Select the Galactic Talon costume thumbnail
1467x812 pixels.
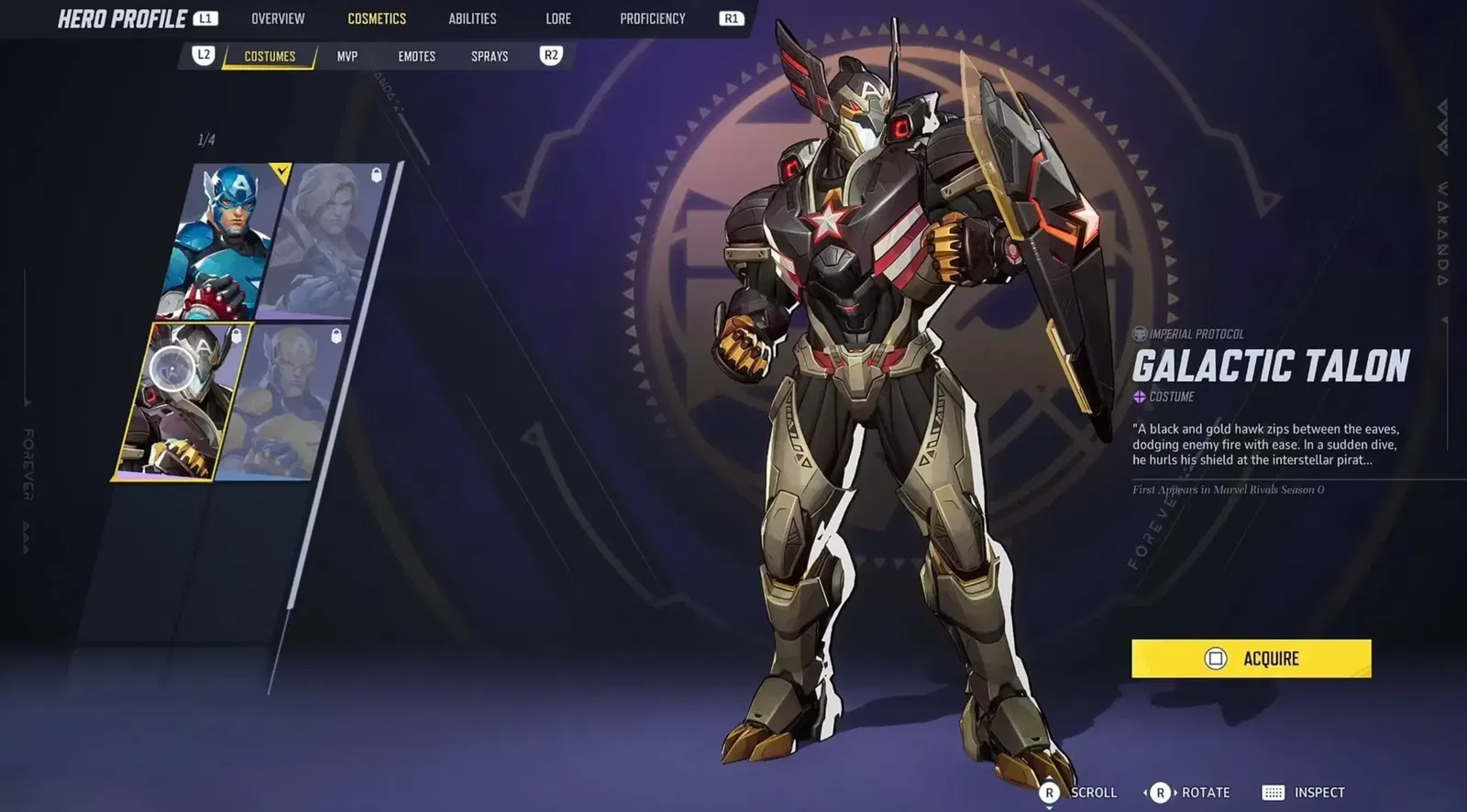pos(183,401)
